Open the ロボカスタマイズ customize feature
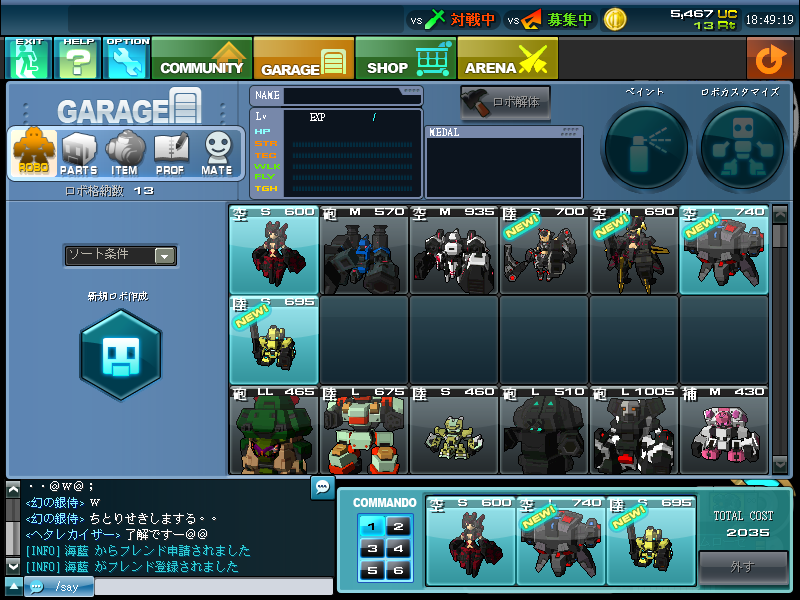The width and height of the screenshot is (800, 600). pos(739,147)
